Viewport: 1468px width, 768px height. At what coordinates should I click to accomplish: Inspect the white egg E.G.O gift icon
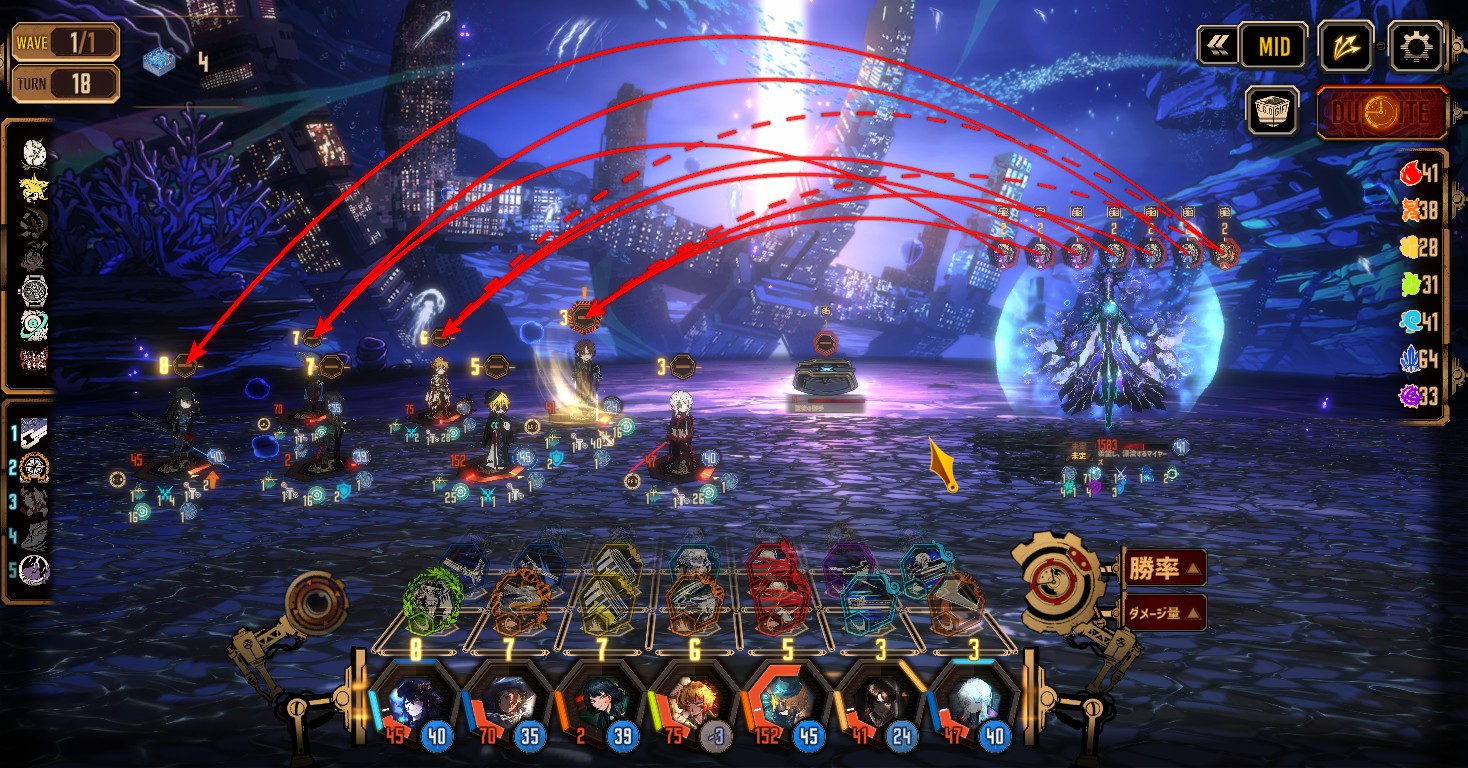click(34, 153)
